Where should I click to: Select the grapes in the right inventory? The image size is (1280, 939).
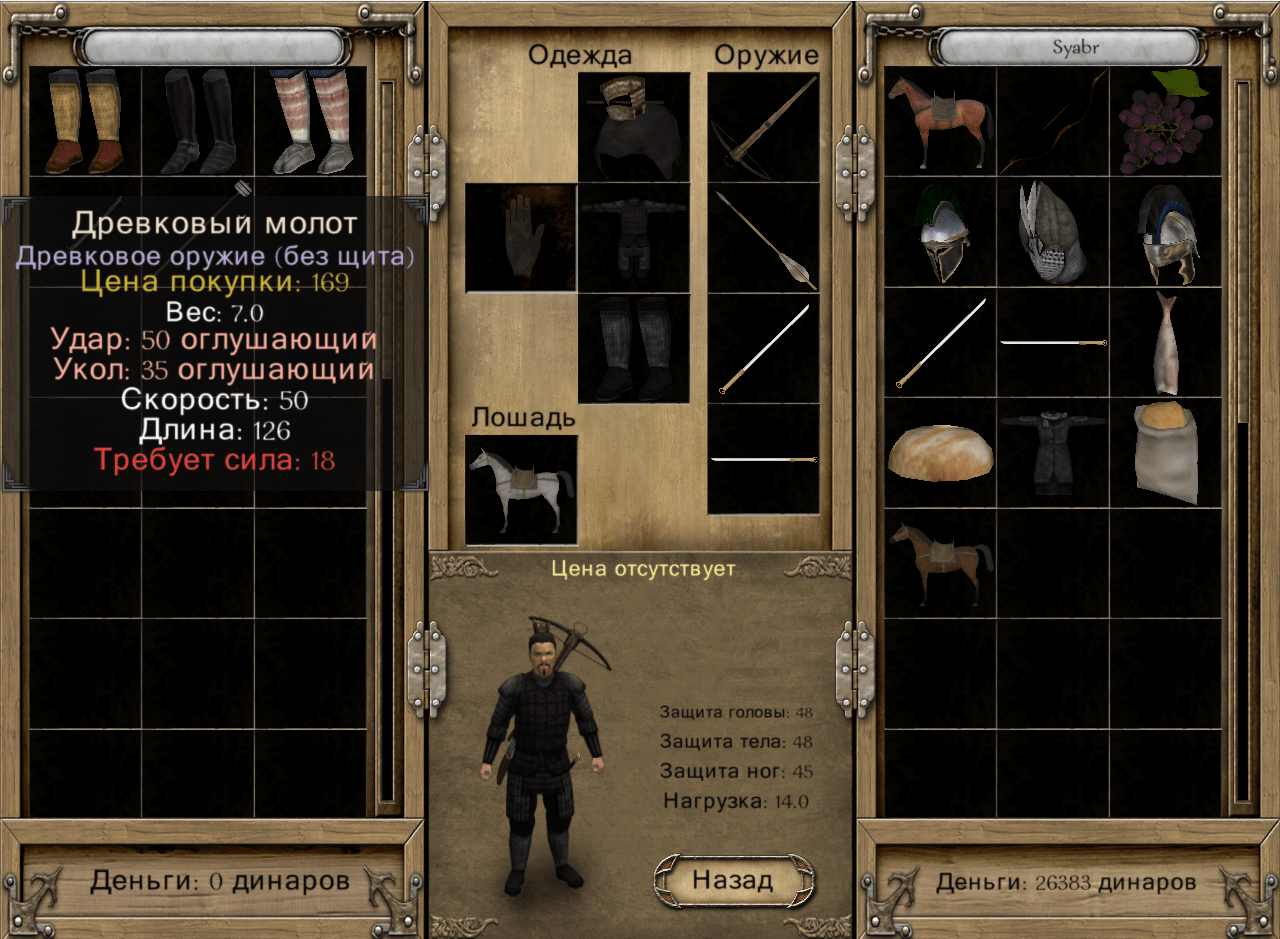click(1164, 121)
